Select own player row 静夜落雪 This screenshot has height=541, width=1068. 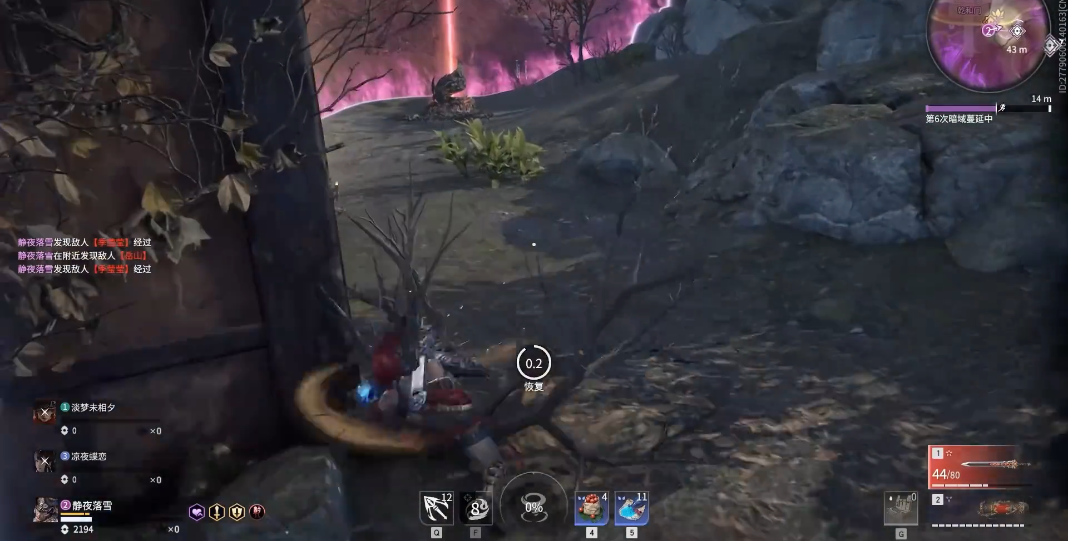(87, 506)
